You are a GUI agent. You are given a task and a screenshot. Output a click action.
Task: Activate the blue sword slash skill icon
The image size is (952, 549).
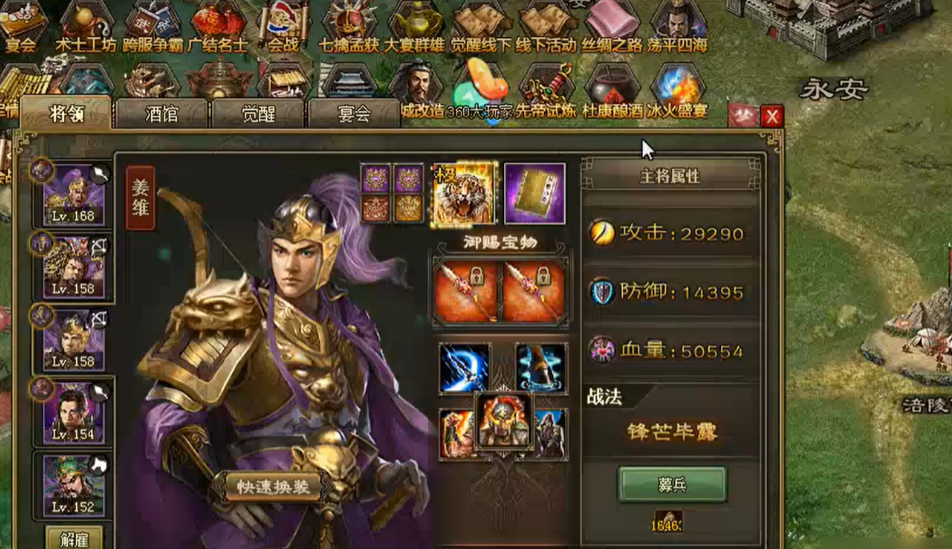click(x=465, y=367)
